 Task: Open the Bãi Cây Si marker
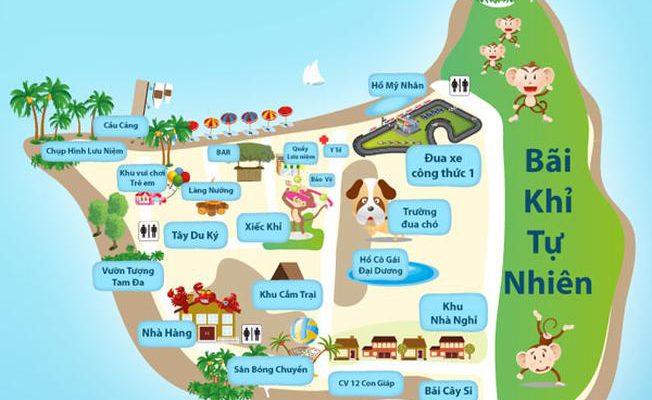point(445,389)
